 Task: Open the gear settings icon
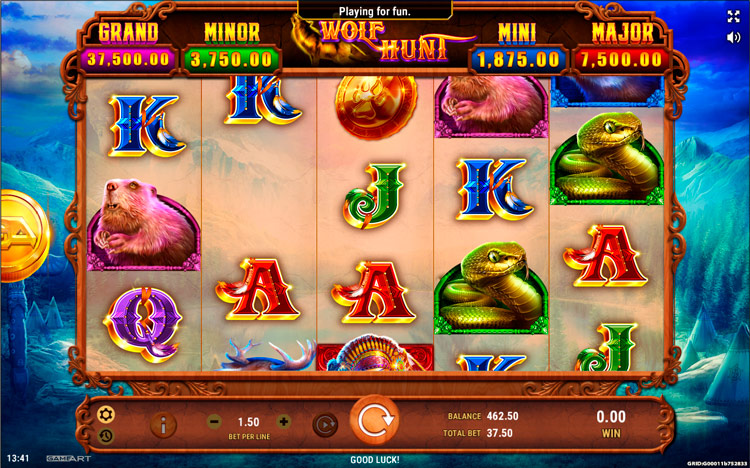[106, 413]
